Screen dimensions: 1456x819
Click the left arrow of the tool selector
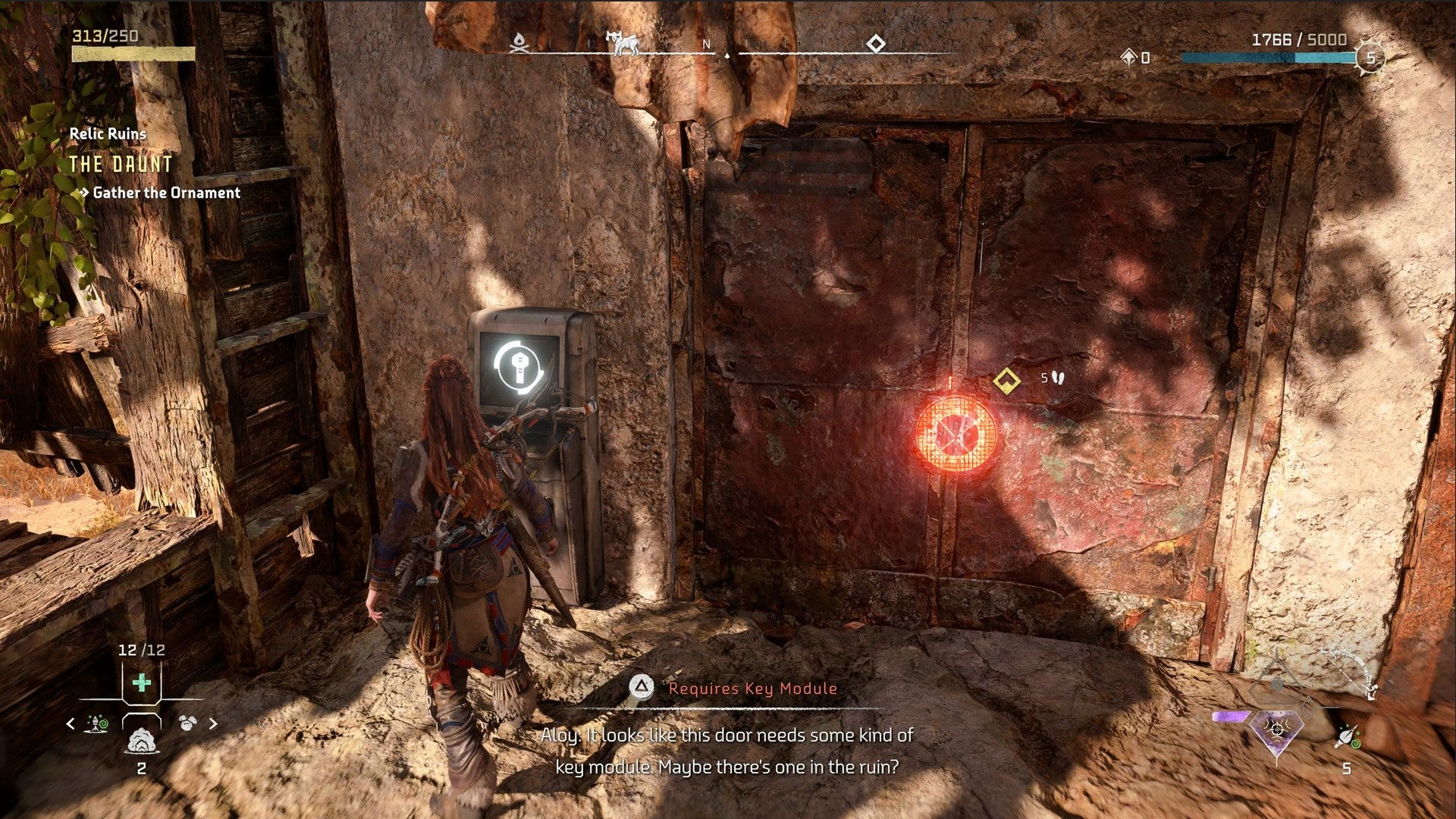71,724
